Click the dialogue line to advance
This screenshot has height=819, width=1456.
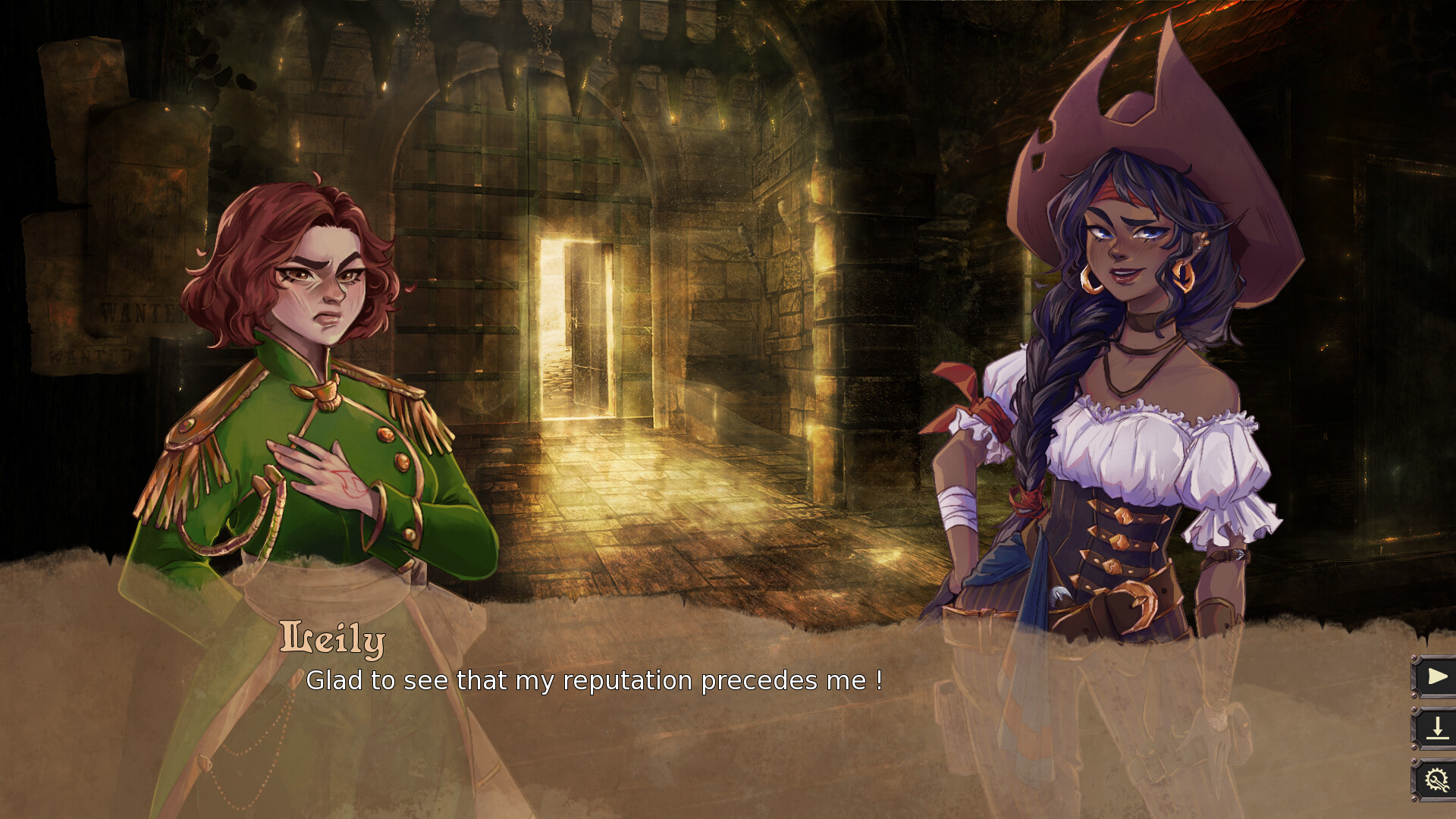[595, 680]
